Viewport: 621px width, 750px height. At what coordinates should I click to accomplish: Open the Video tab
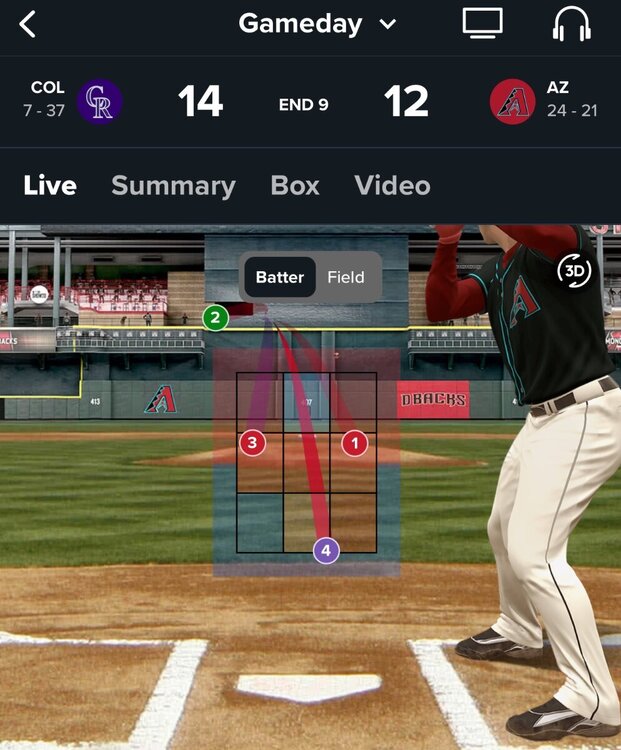[x=392, y=185]
